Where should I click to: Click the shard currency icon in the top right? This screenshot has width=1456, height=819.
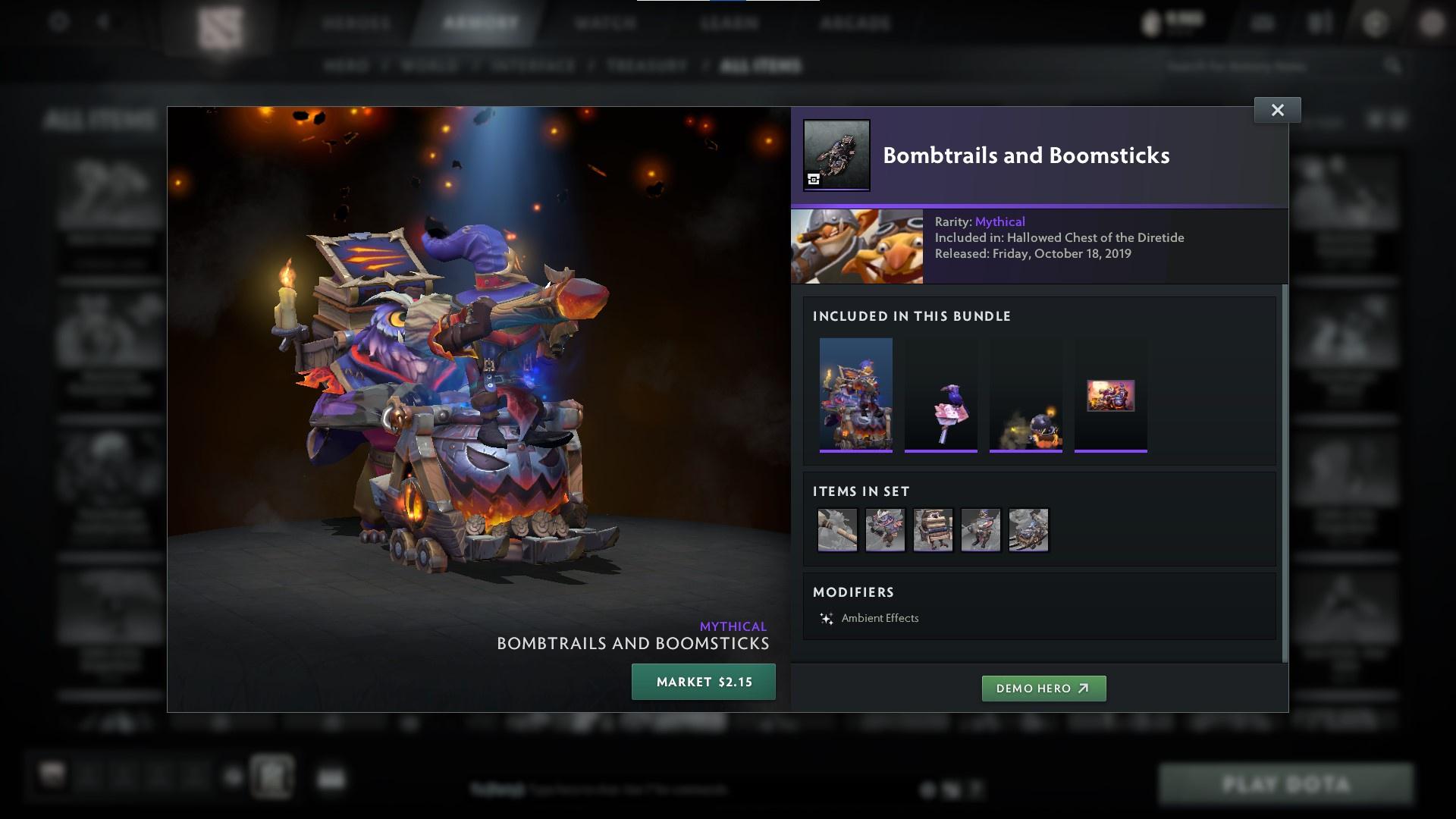click(x=1152, y=21)
